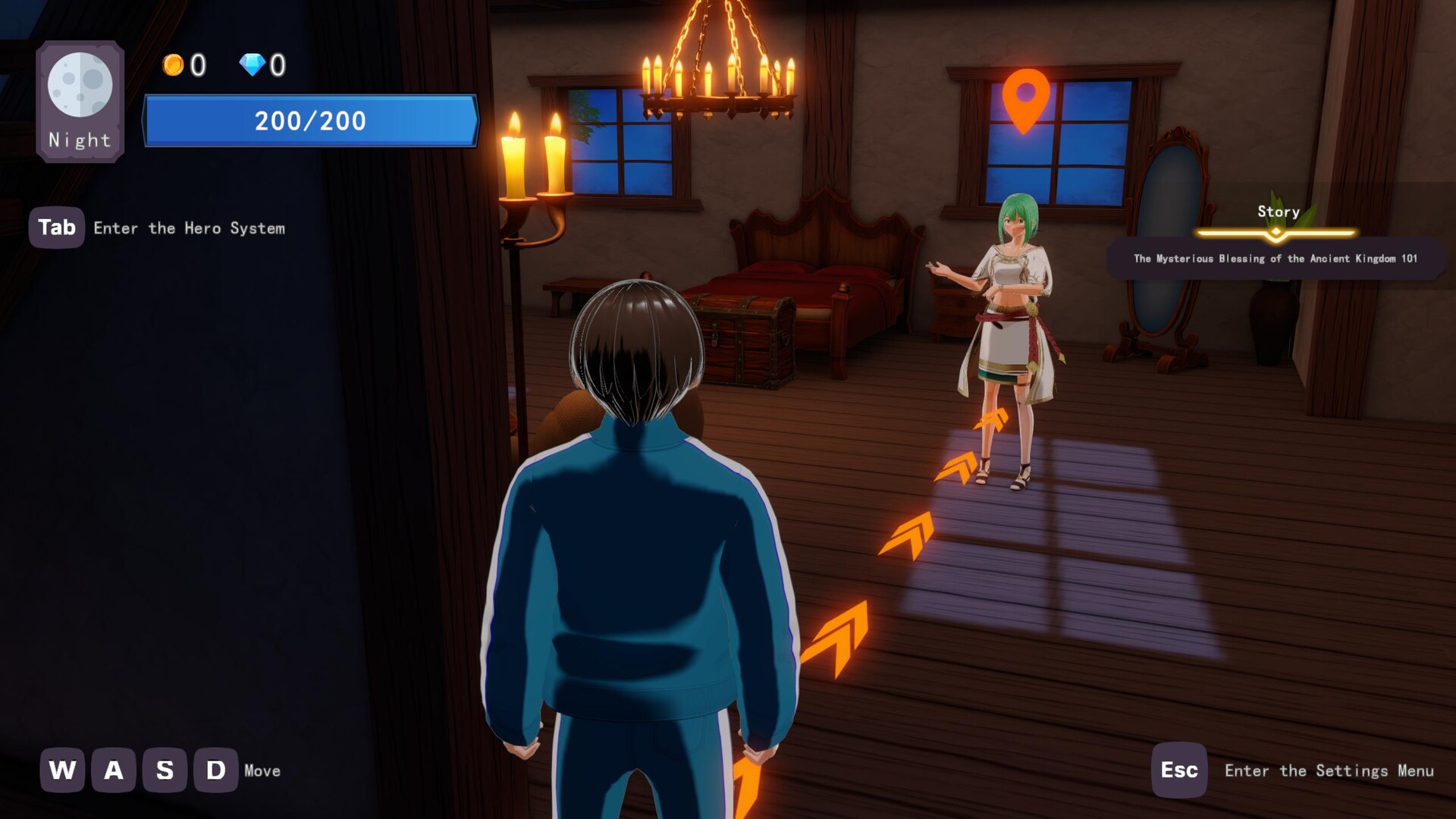Click the Move label next to WASD

tap(262, 770)
